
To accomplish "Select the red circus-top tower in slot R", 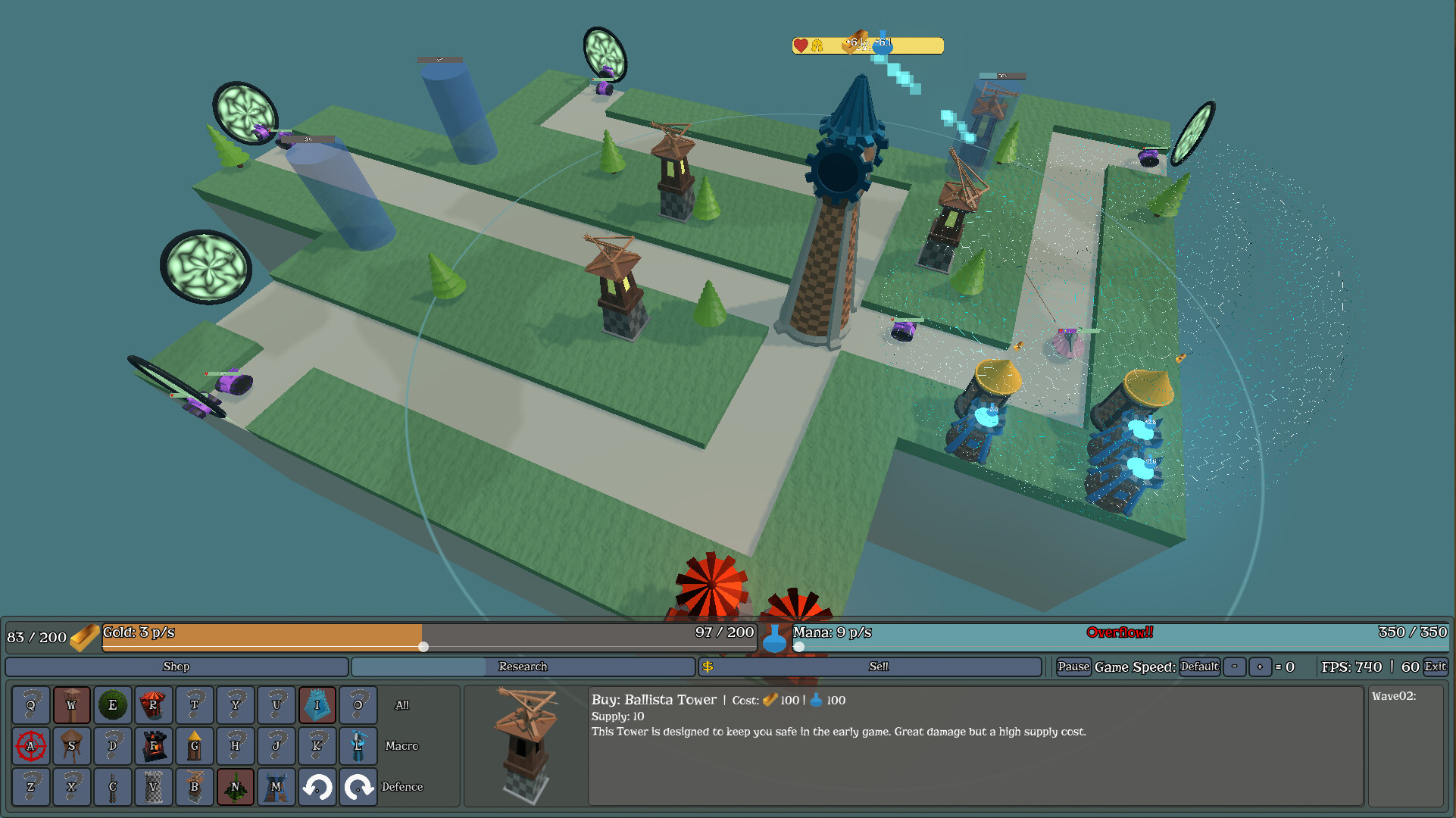I will click(x=153, y=704).
